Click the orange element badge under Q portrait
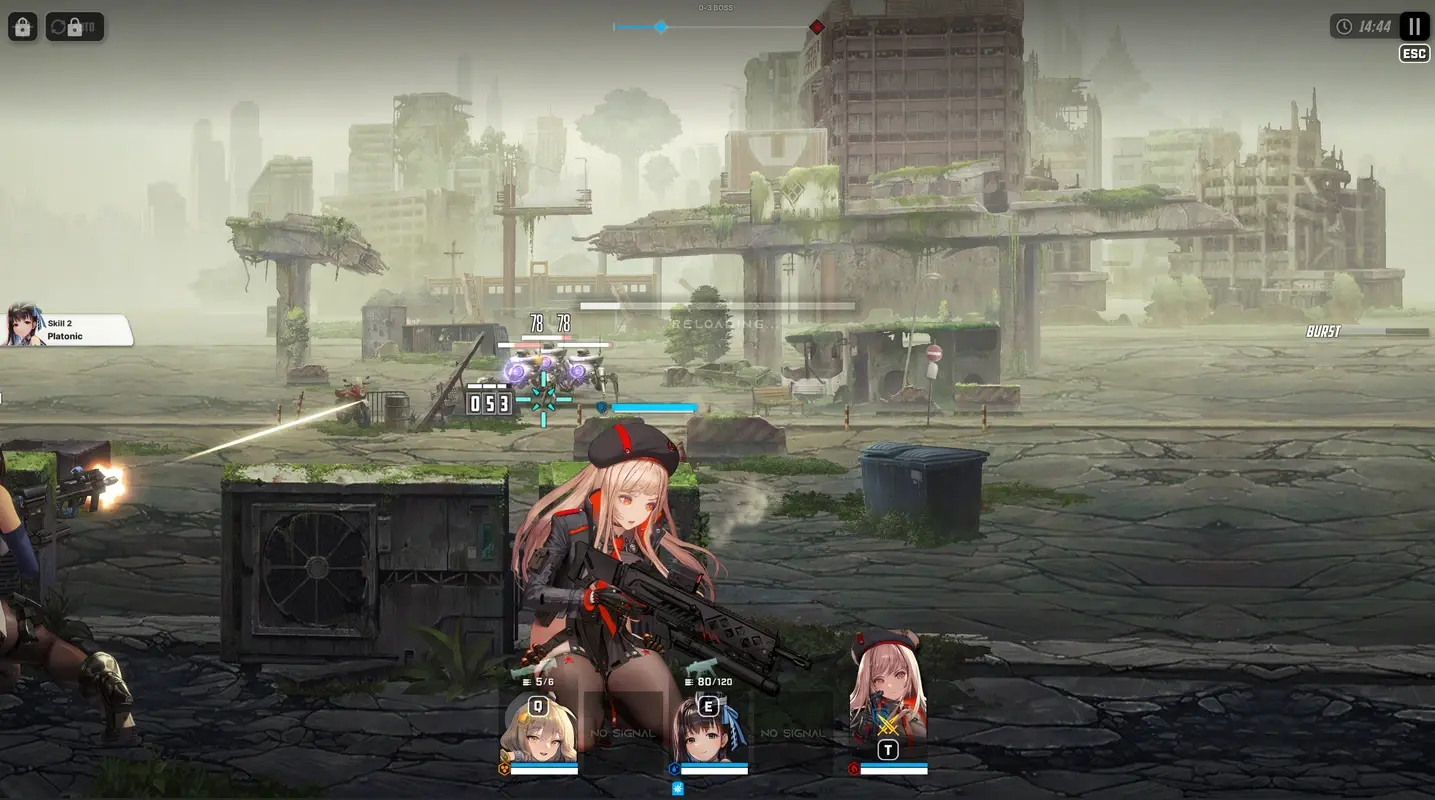Viewport: 1435px width, 800px height. coord(505,767)
